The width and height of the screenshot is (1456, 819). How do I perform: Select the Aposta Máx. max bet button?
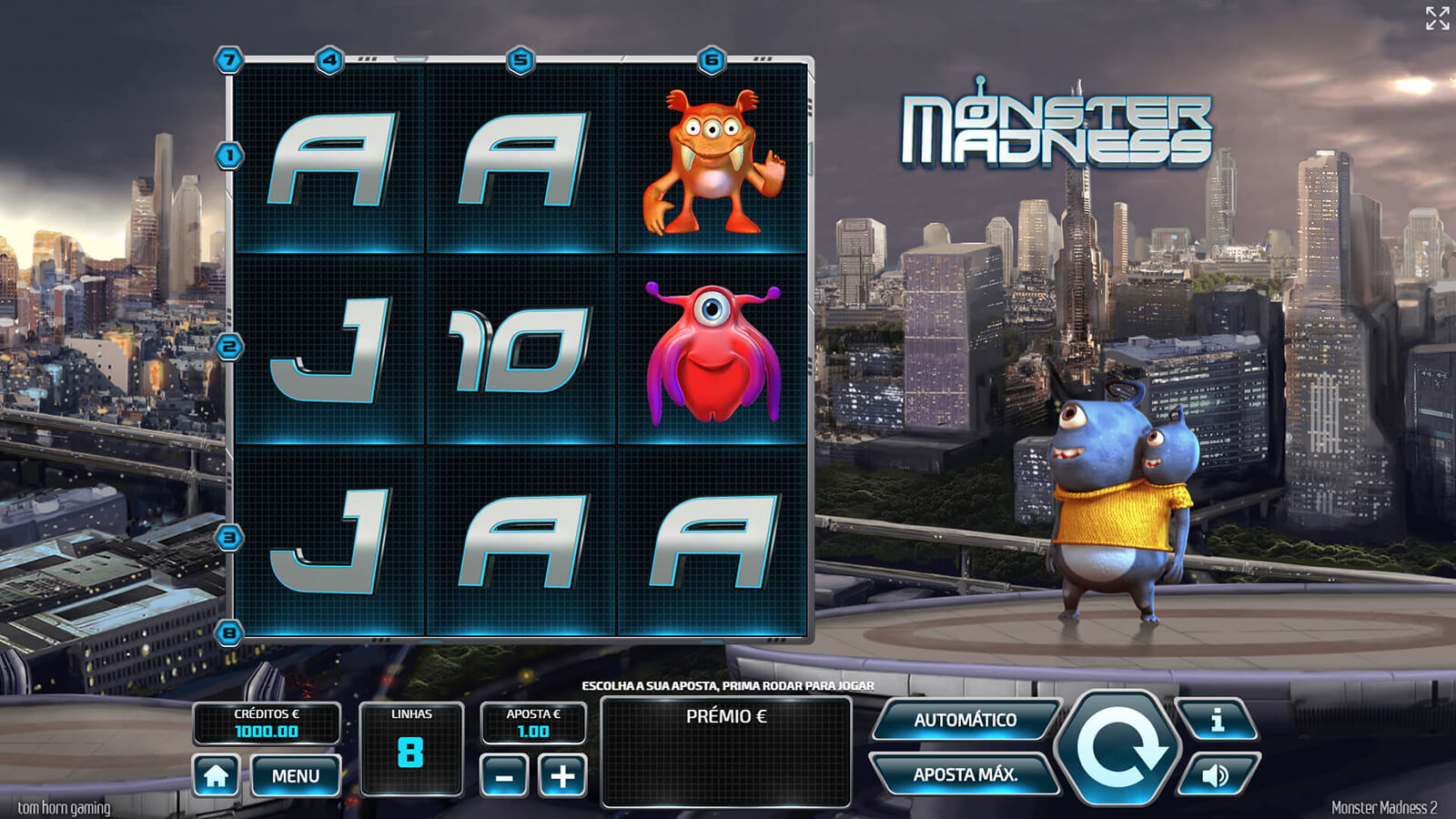coord(966,774)
